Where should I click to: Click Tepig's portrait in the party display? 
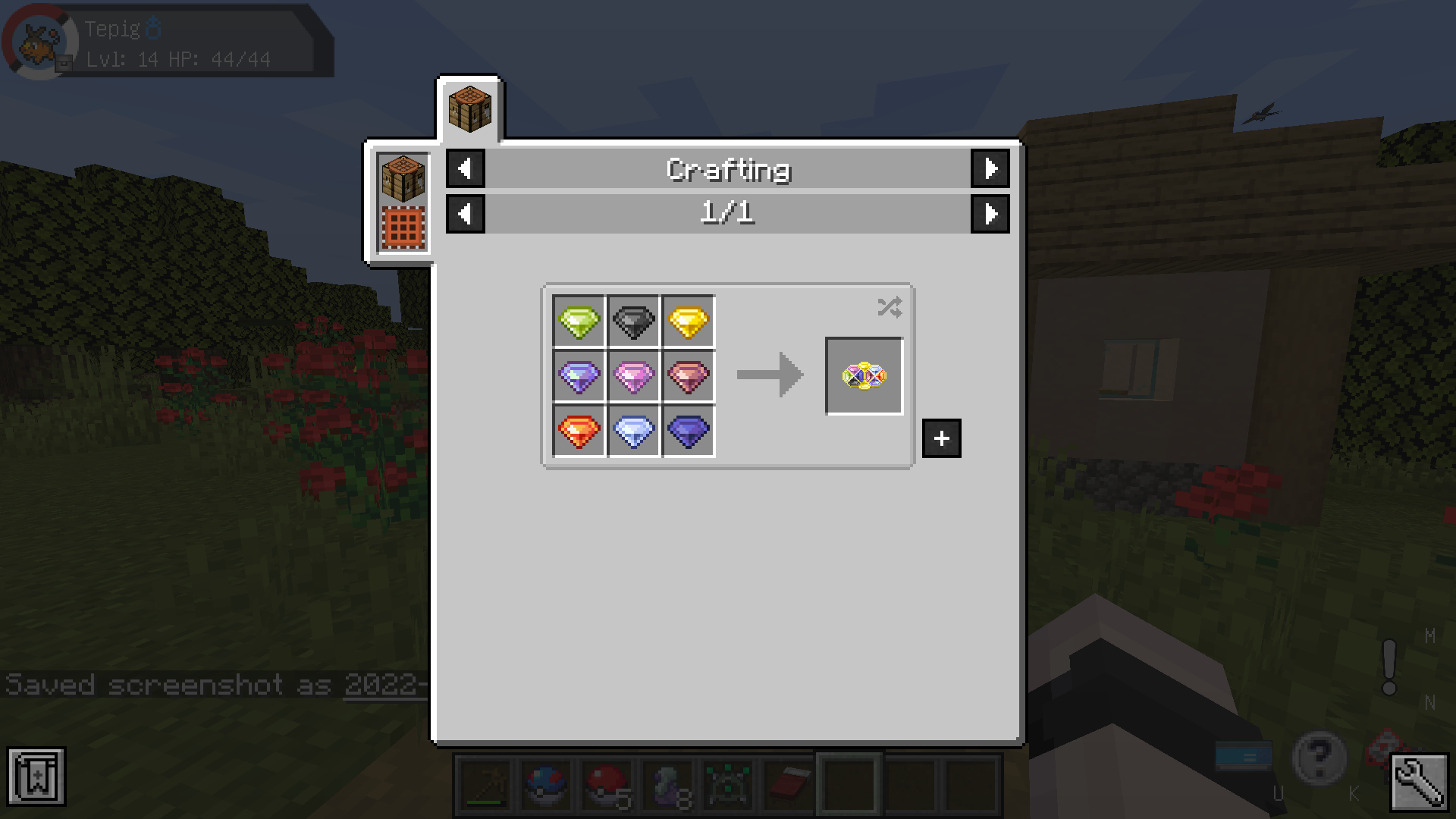pos(39,42)
